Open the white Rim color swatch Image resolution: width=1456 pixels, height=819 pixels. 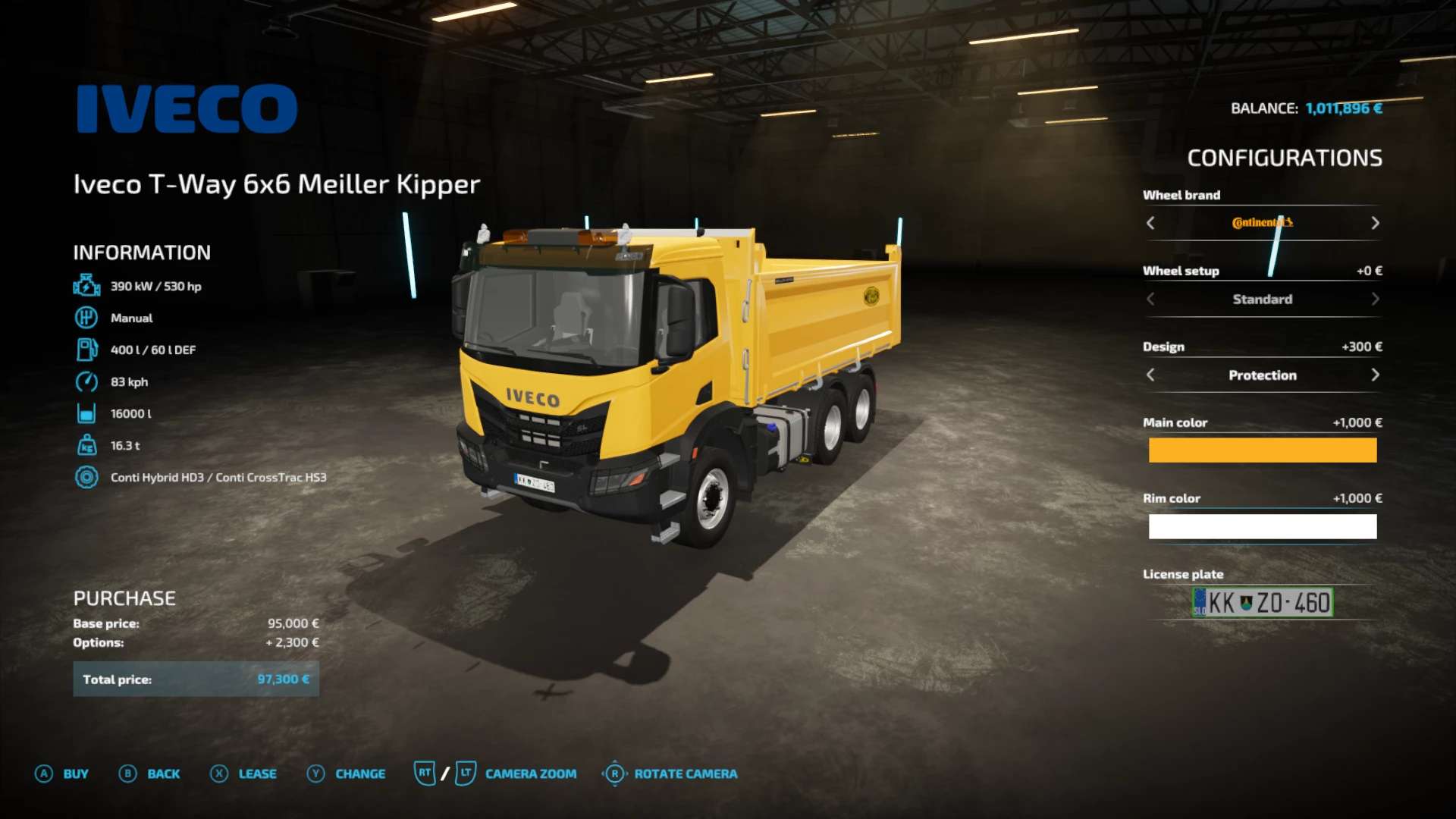1262,526
